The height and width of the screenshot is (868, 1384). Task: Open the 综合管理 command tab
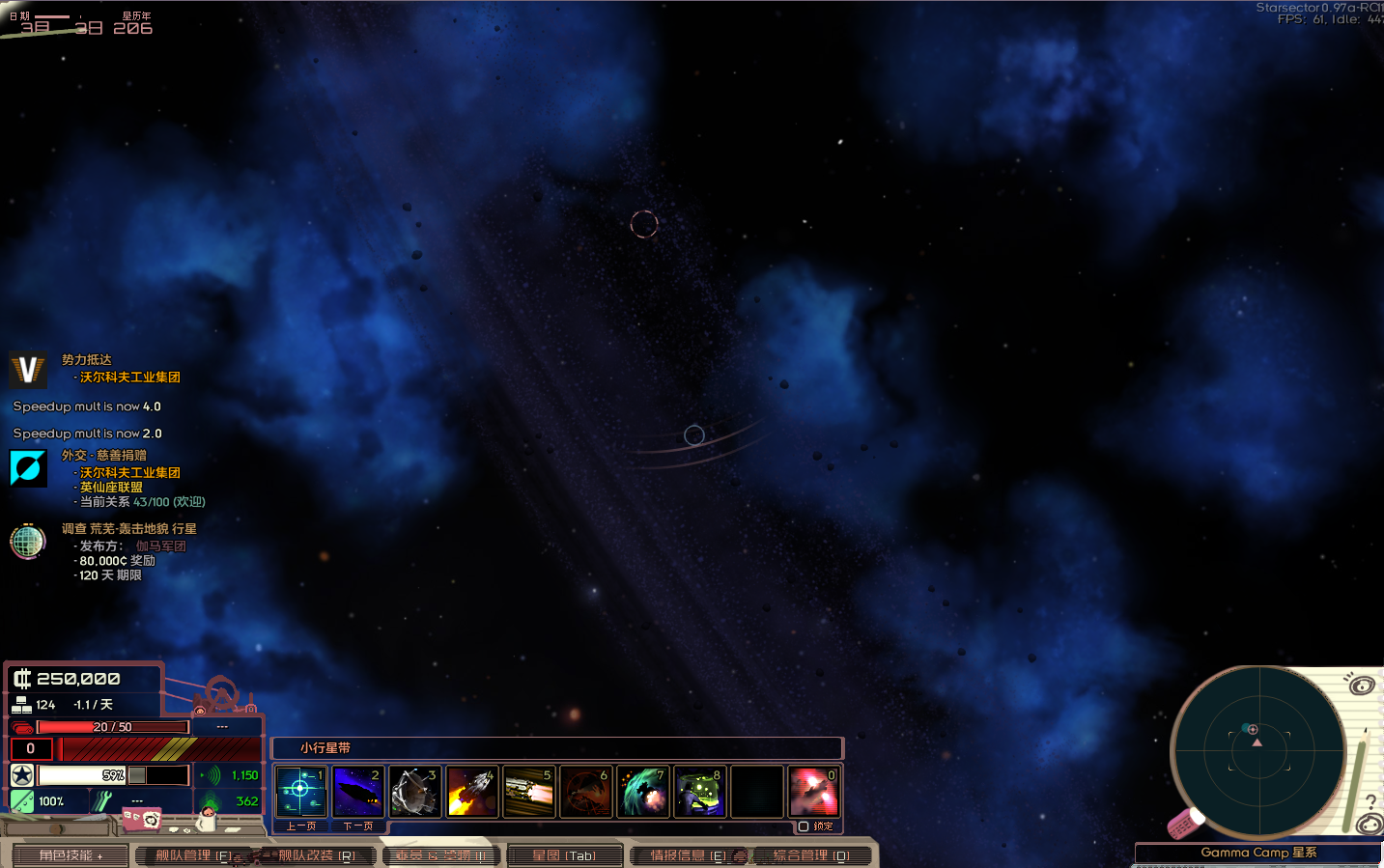(x=811, y=855)
